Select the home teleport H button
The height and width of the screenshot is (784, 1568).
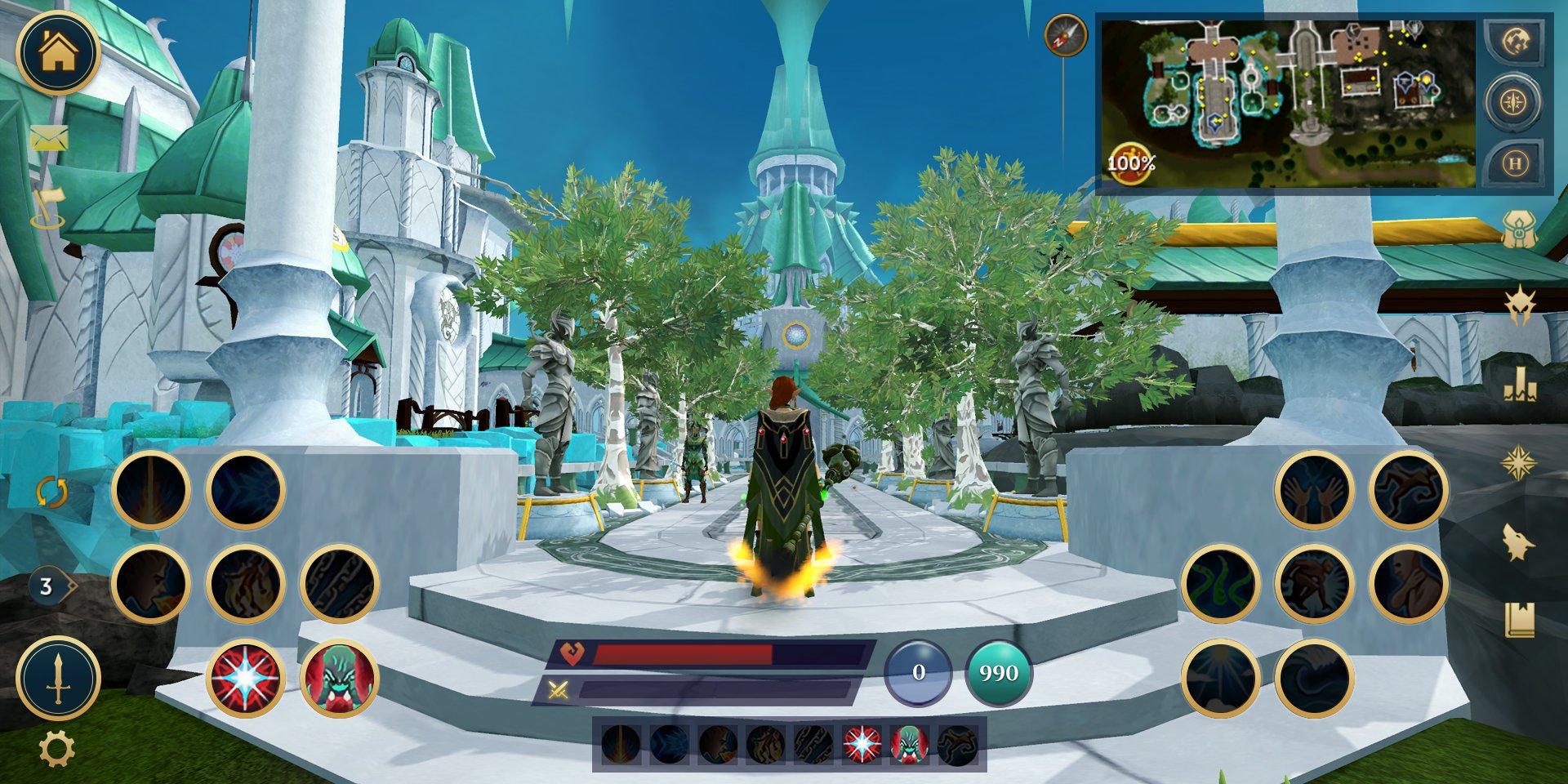pyautogui.click(x=1515, y=163)
